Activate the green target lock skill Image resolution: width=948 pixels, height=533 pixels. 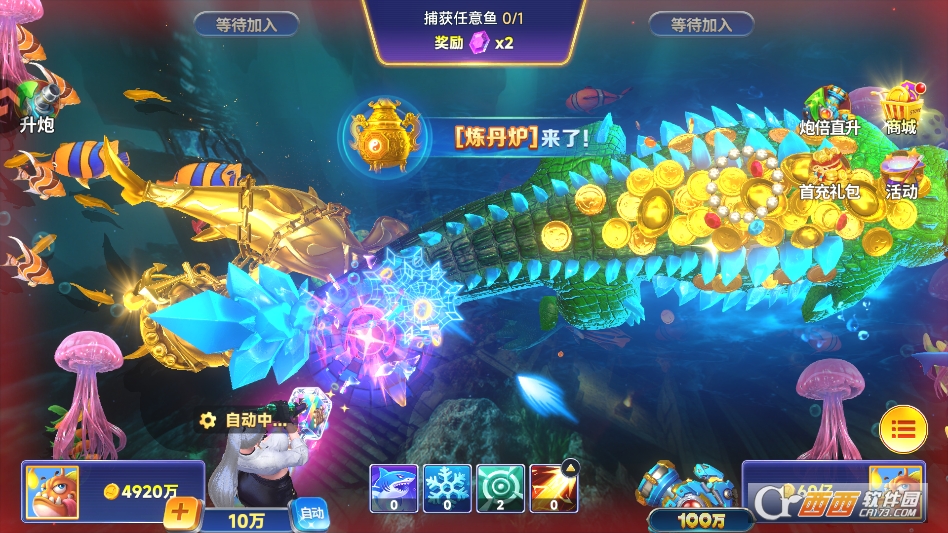499,487
